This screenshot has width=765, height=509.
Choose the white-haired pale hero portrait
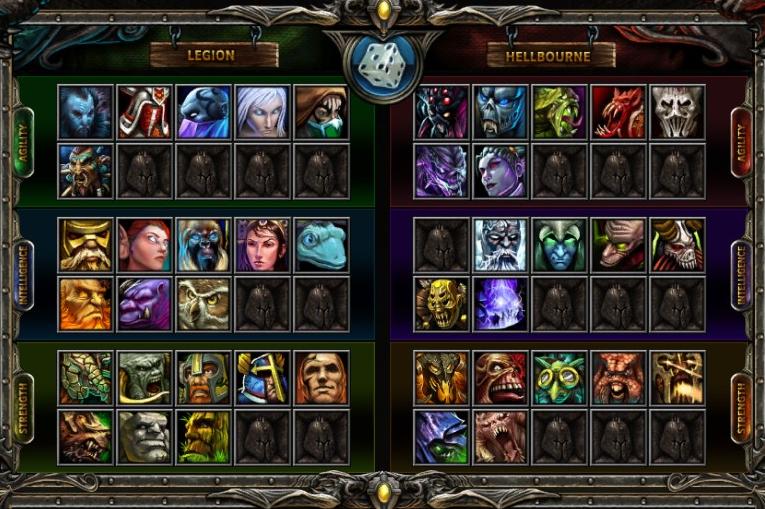[x=262, y=112]
